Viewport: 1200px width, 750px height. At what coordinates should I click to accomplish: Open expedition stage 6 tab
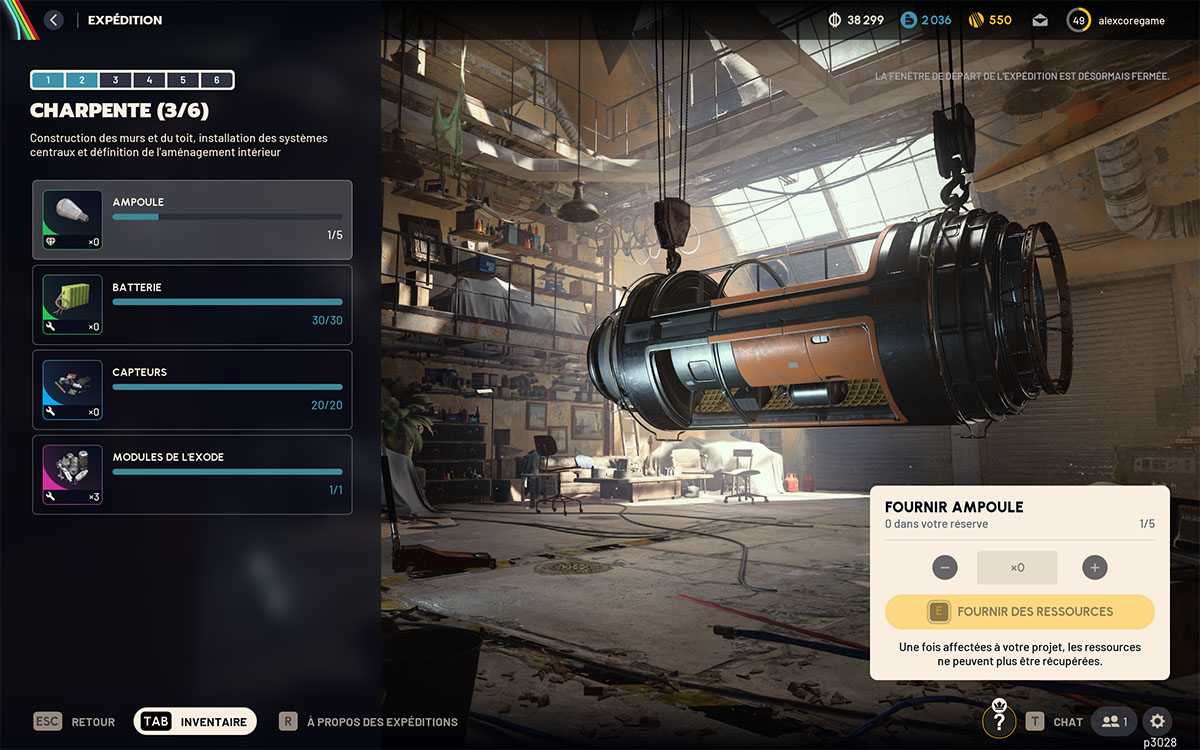click(216, 80)
